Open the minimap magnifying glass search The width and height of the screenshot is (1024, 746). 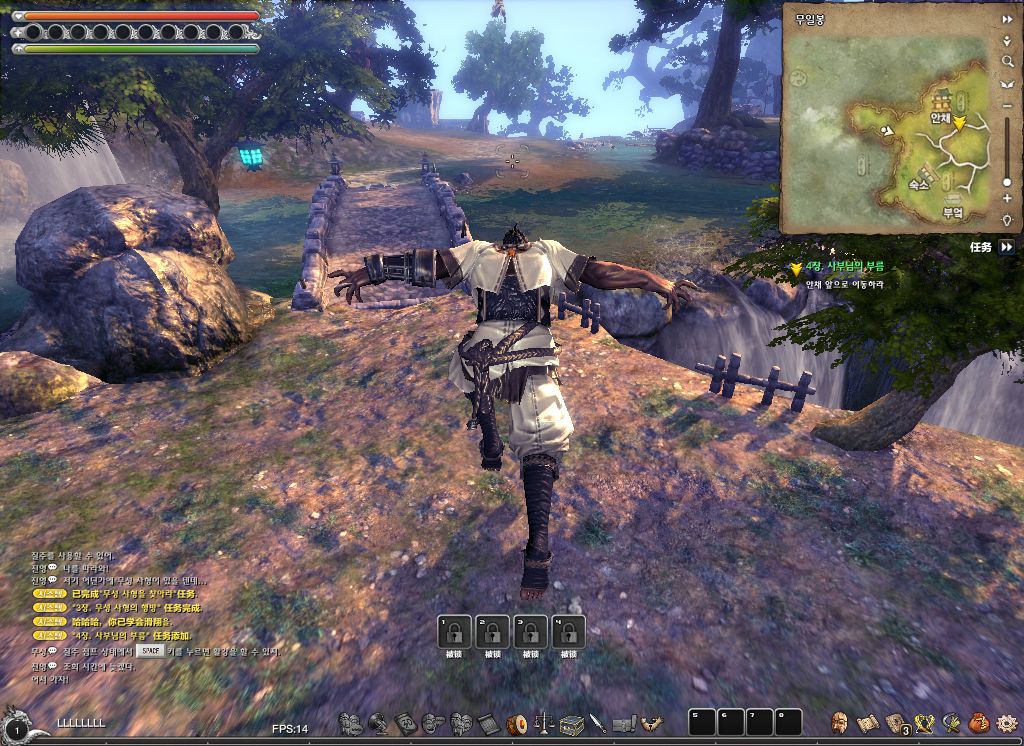tap(1007, 62)
